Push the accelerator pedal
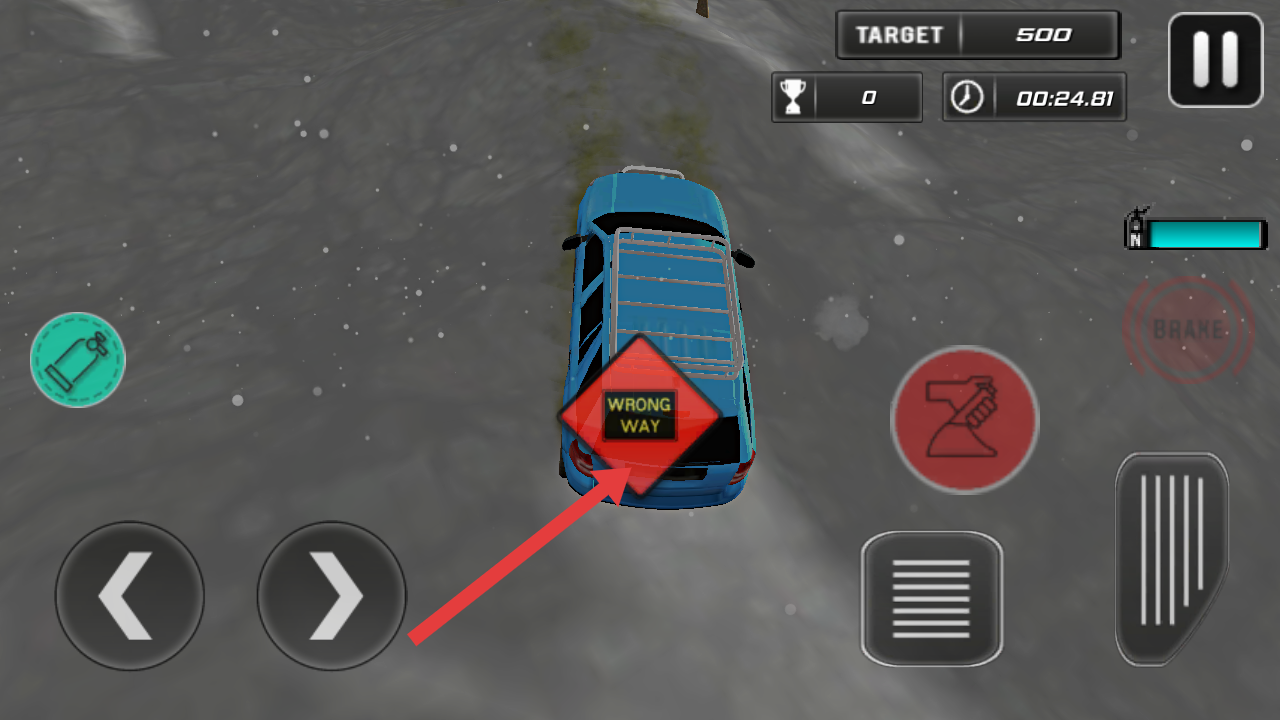The height and width of the screenshot is (720, 1280). click(1171, 558)
